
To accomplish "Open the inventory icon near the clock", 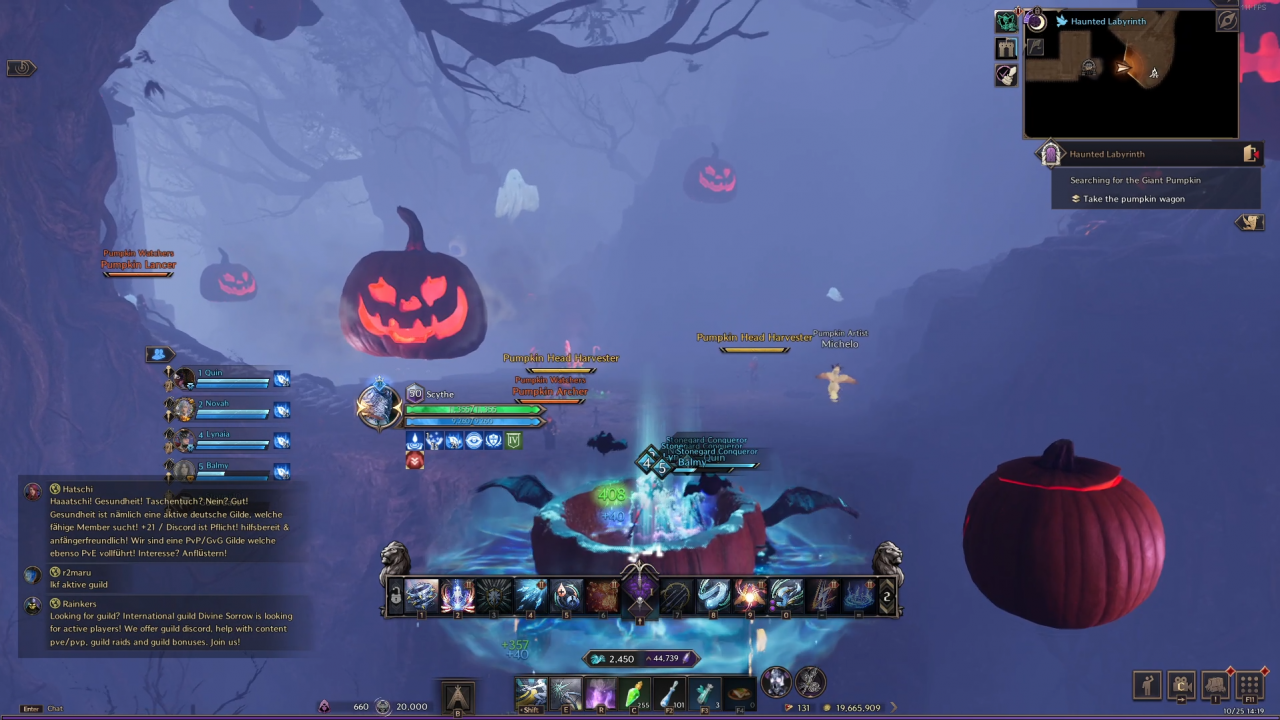I will tap(1214, 684).
